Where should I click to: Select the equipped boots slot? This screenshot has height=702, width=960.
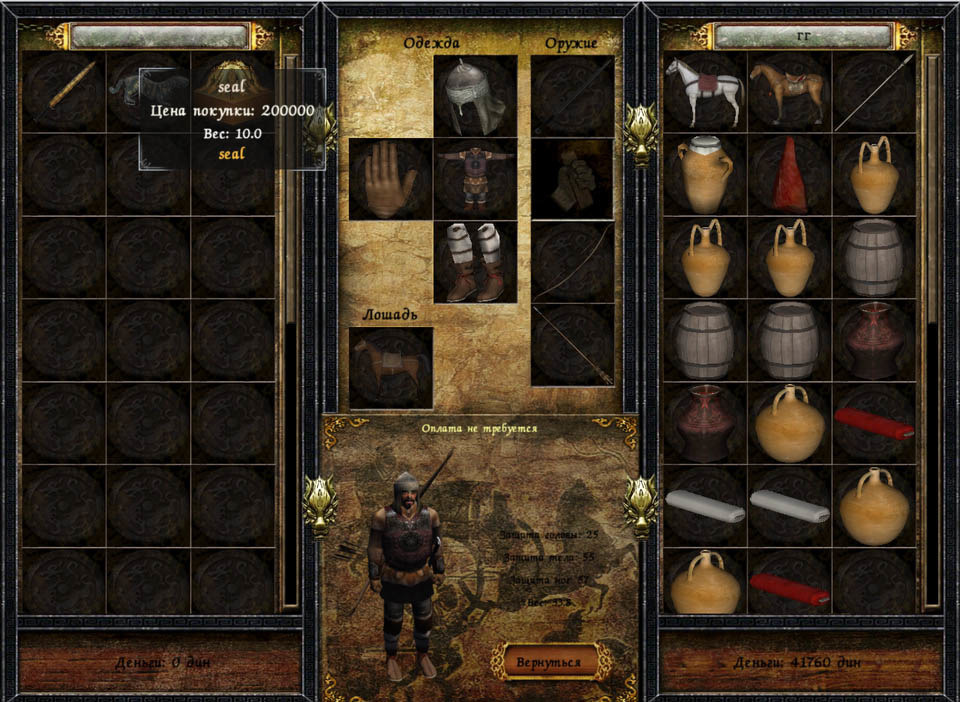tap(475, 262)
